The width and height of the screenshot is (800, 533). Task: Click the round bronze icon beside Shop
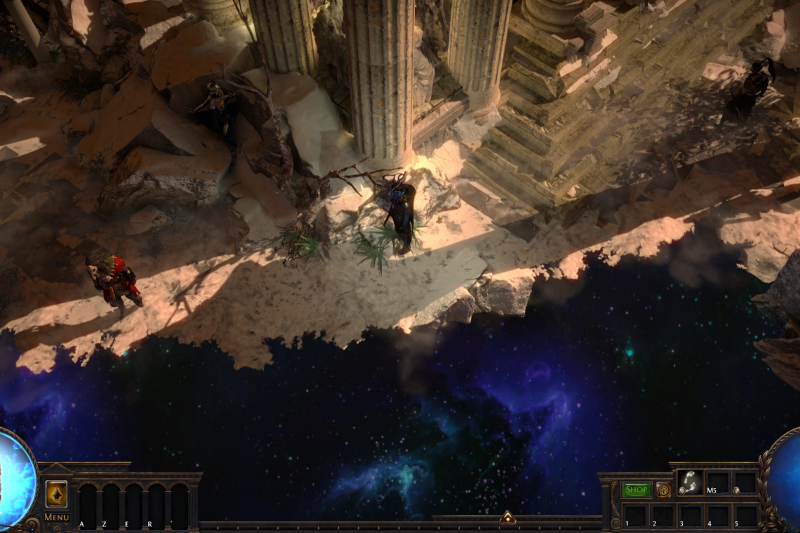coord(663,490)
